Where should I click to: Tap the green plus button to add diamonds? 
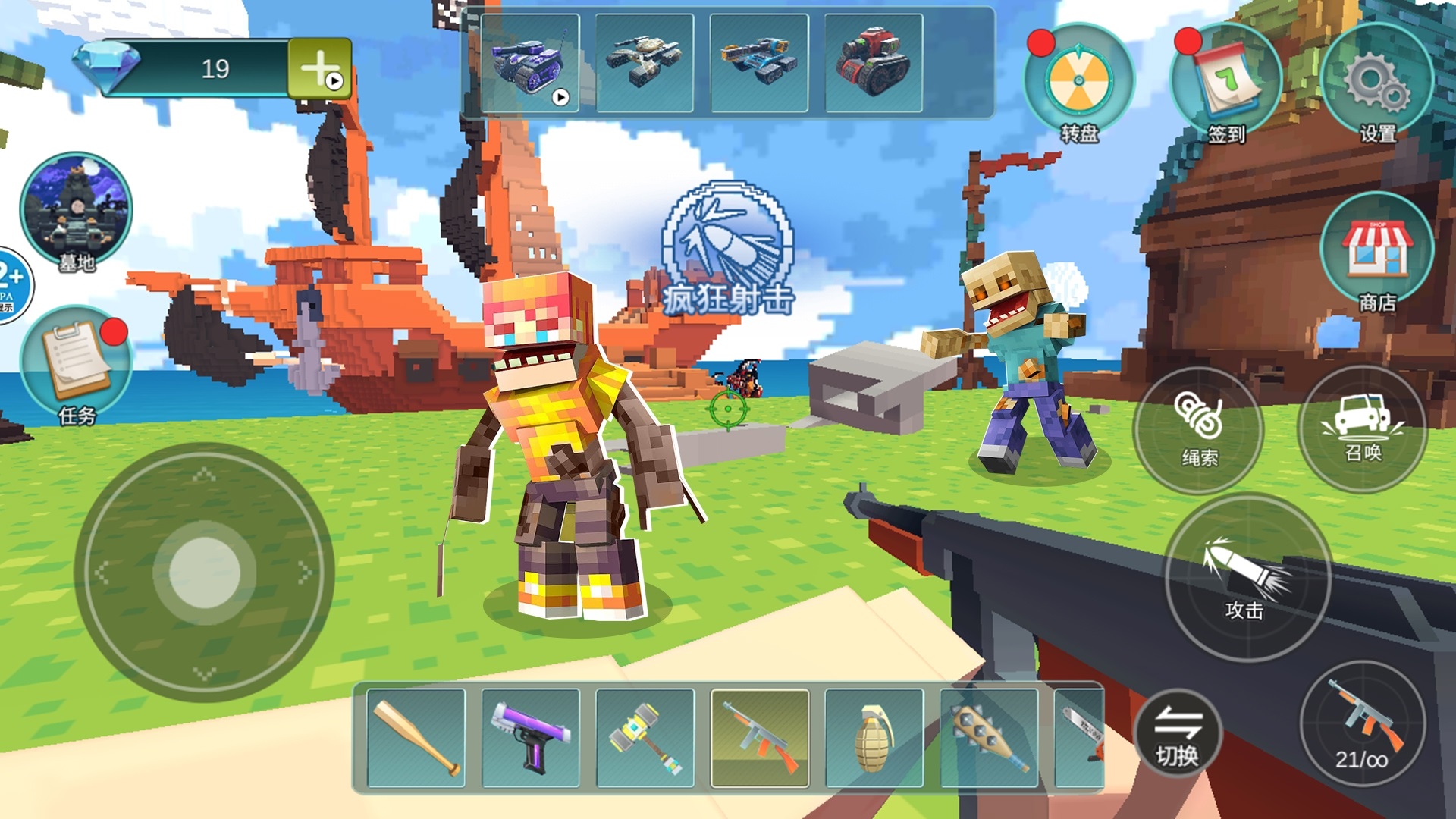point(319,68)
